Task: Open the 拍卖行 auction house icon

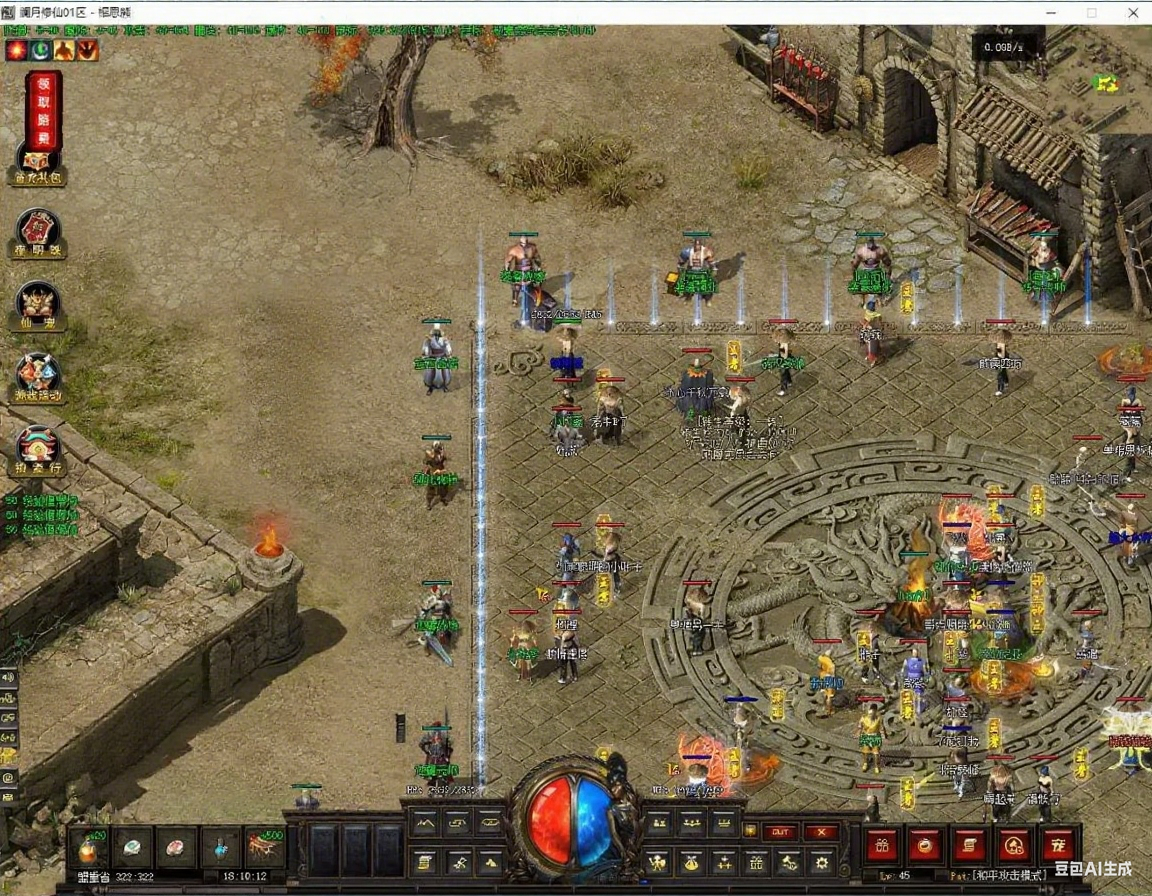Action: point(38,450)
